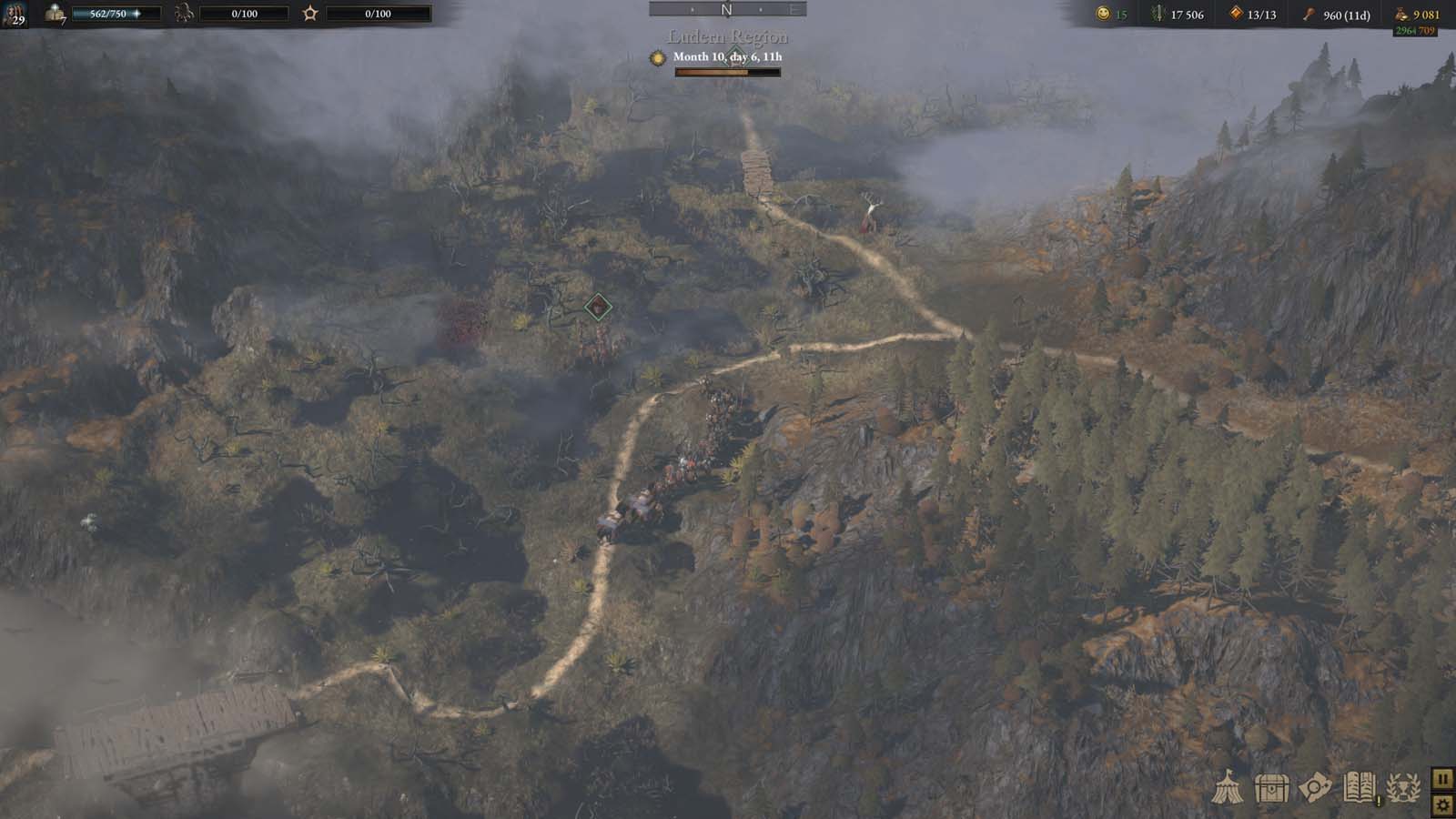Open the camp tent menu
Viewport: 1456px width, 819px height.
[x=1227, y=786]
